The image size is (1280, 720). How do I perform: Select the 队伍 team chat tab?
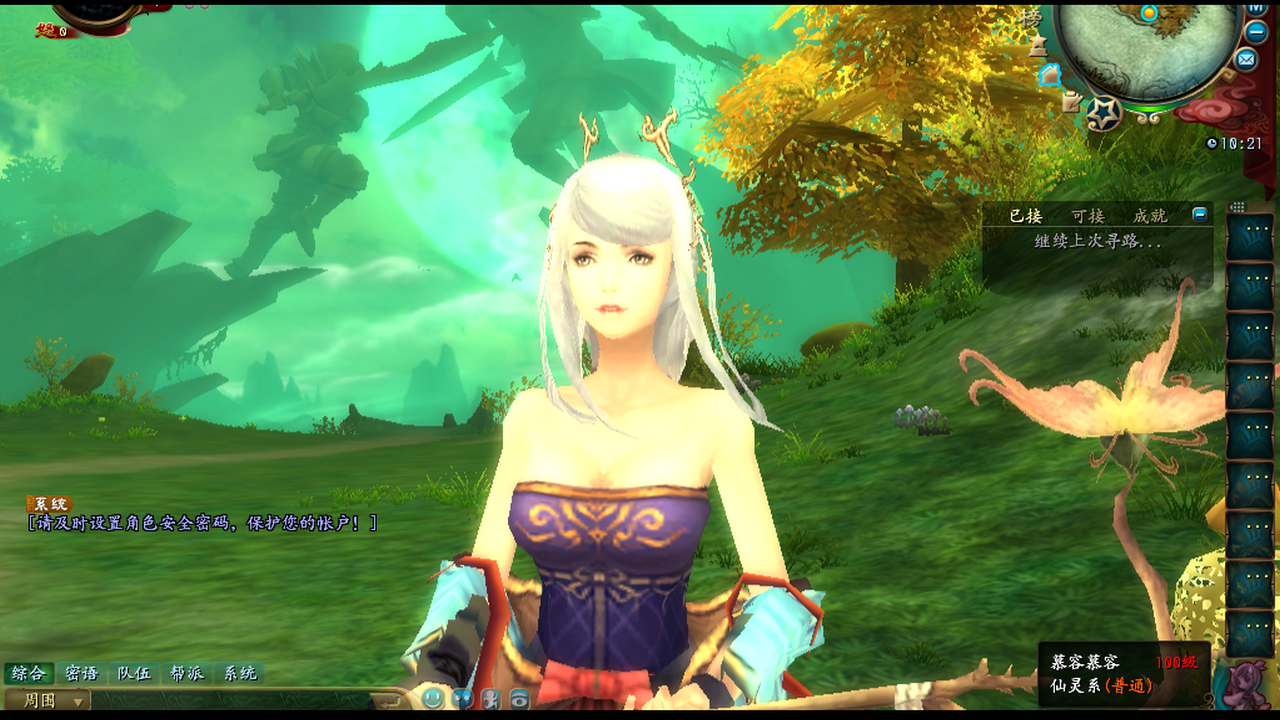(134, 673)
